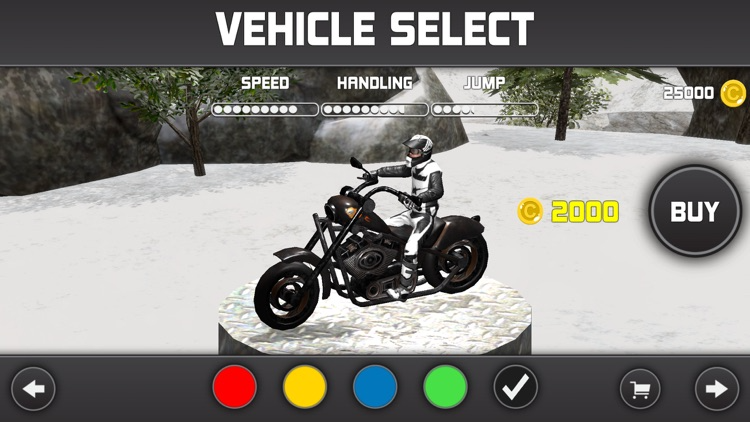Show the next vehicle

(716, 389)
